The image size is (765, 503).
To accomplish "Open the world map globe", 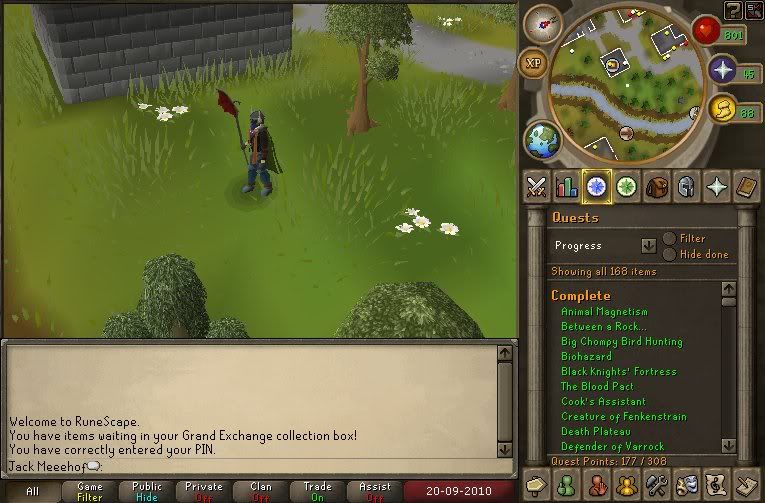I will point(540,138).
